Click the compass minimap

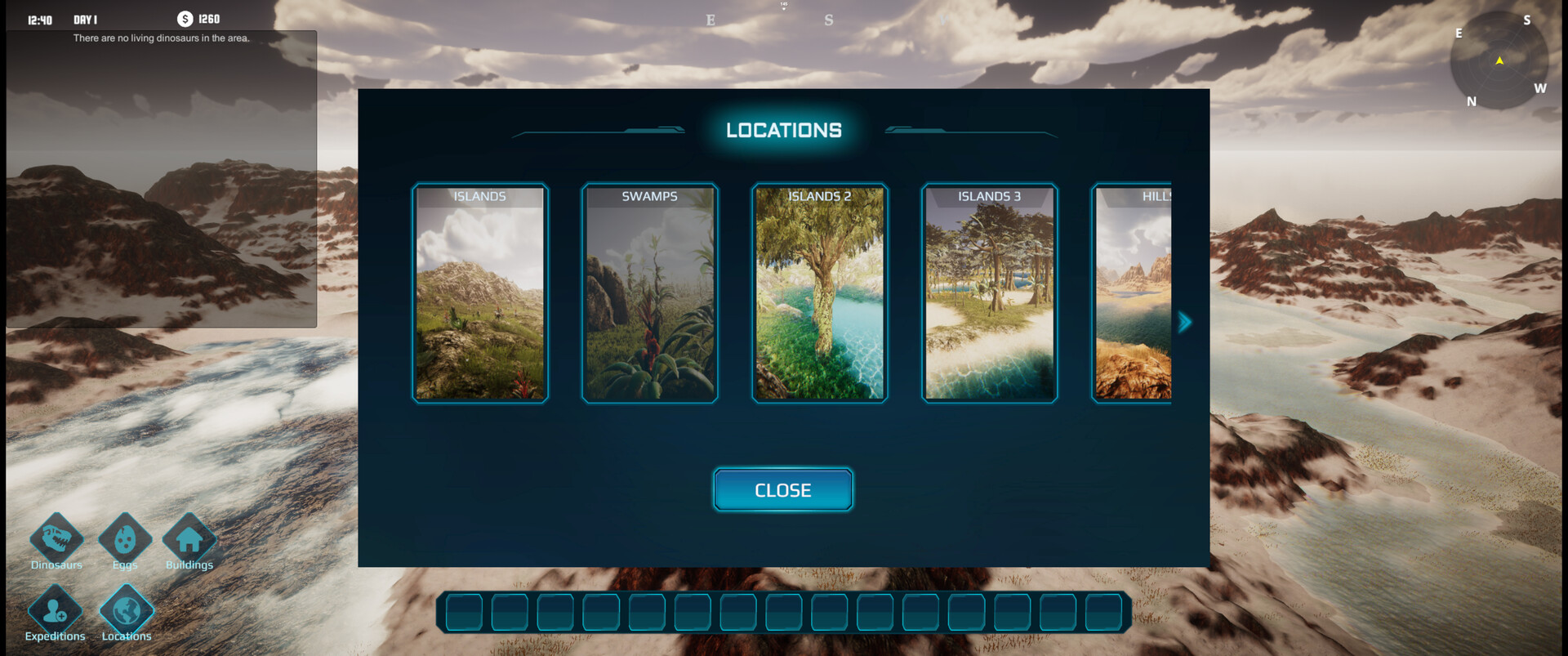point(1501,61)
